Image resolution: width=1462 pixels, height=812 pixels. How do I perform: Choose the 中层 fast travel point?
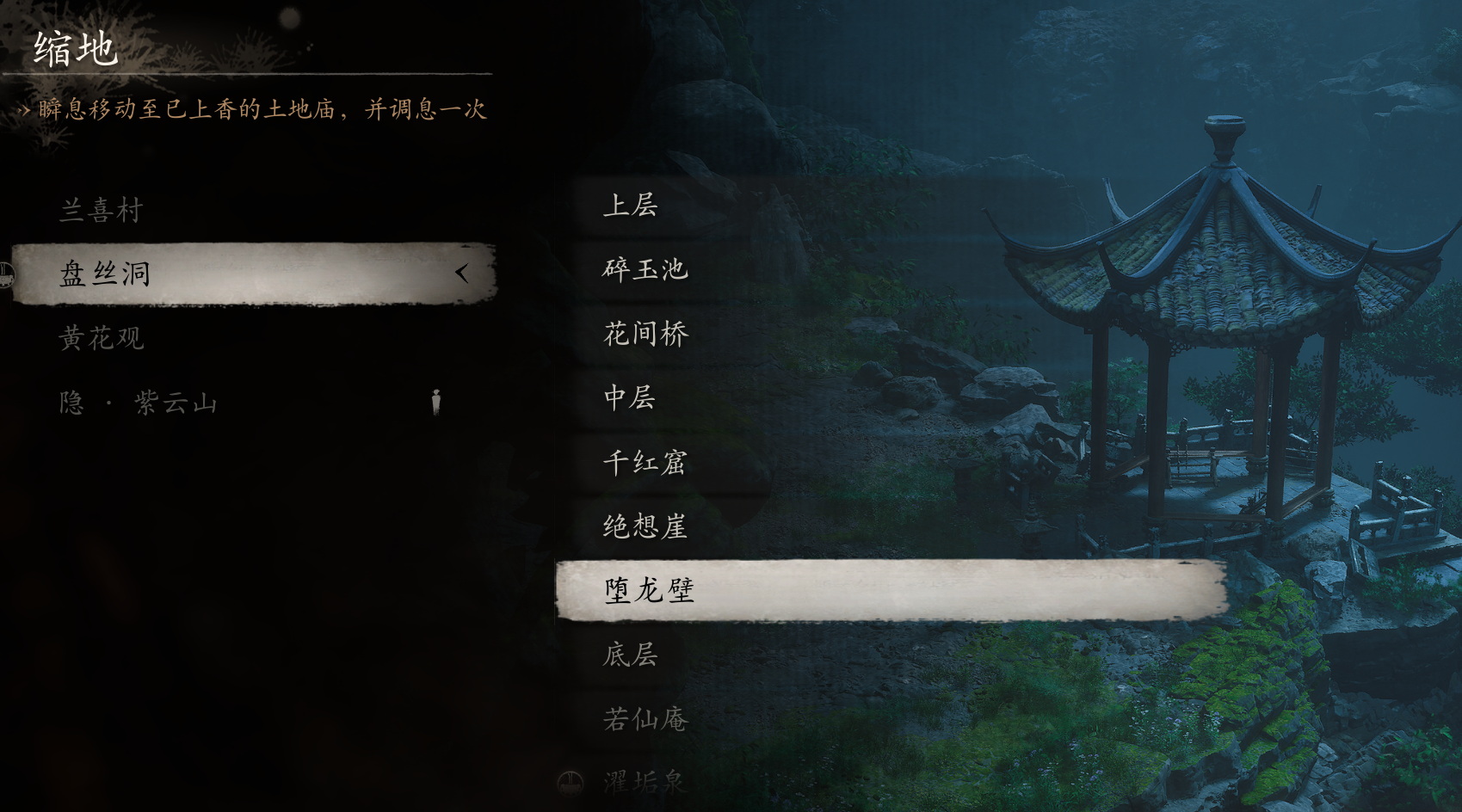631,398
